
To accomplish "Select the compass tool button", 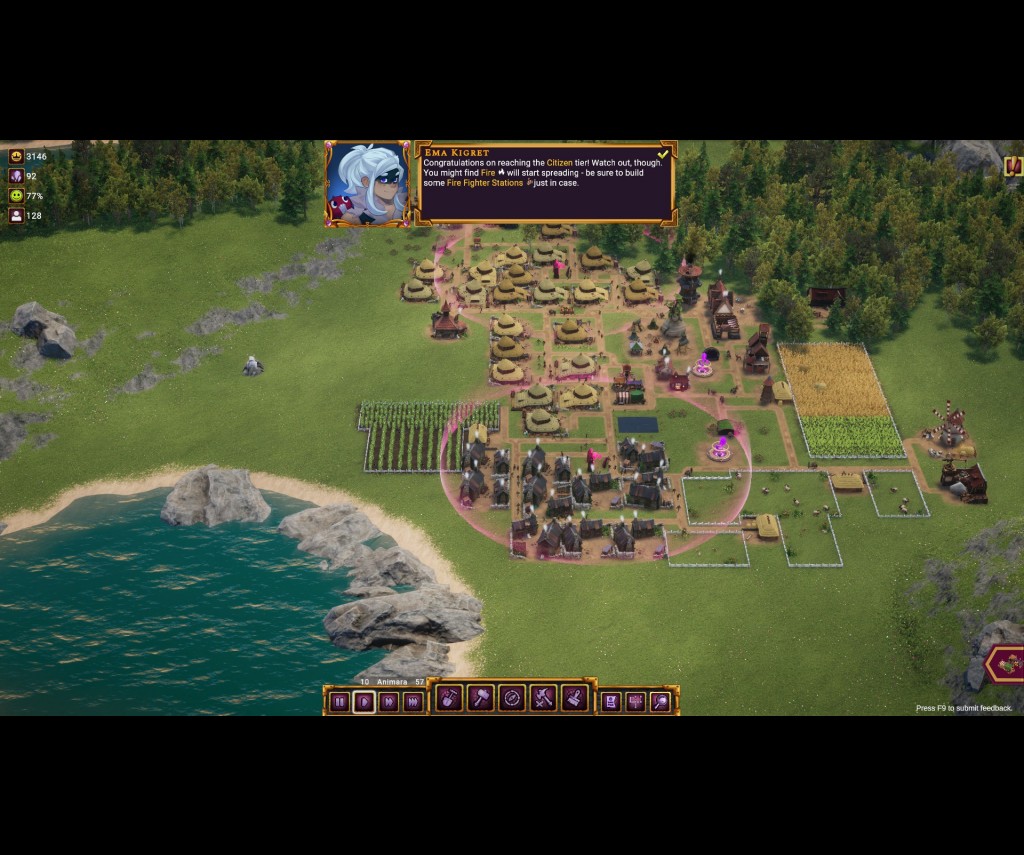I will pos(512,698).
